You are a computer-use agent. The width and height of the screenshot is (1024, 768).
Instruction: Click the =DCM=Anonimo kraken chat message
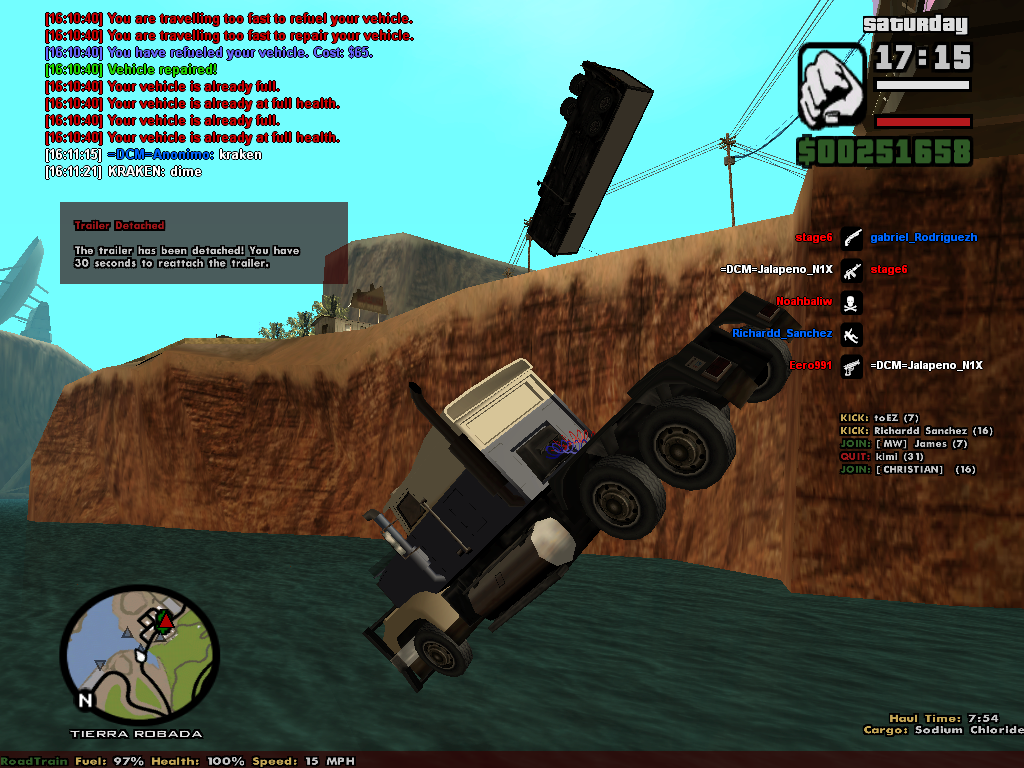(153, 155)
